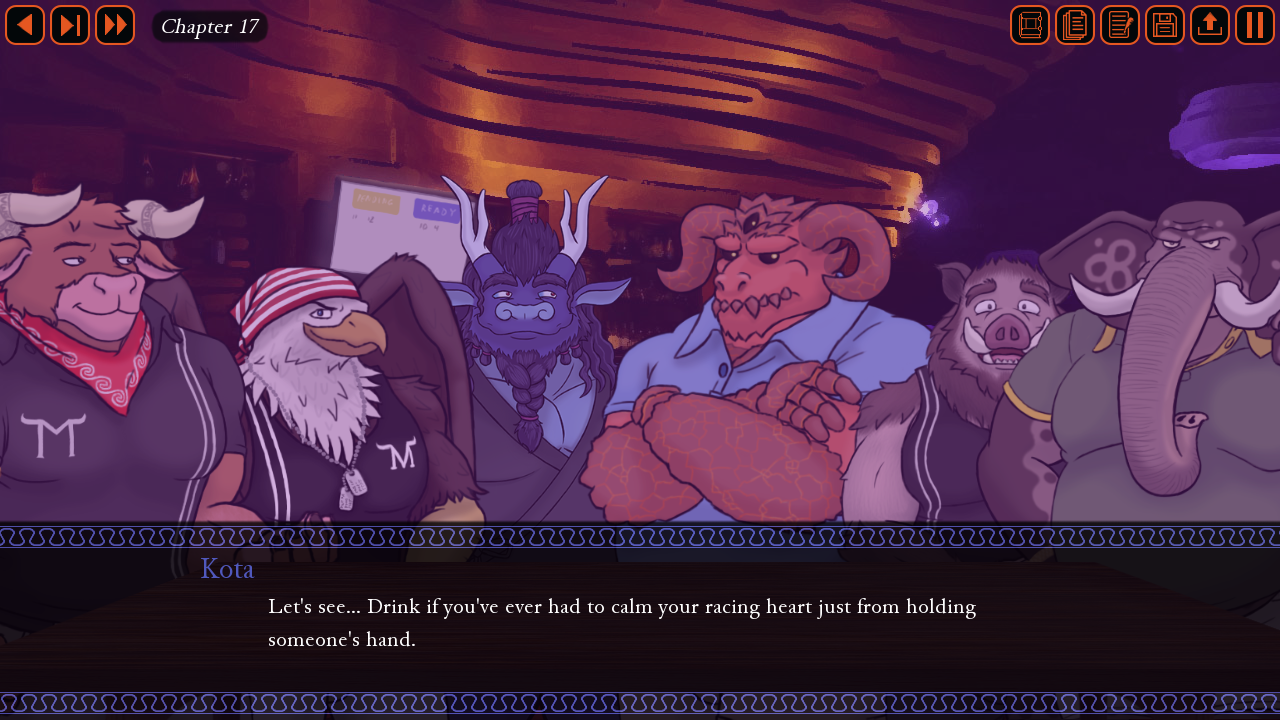Load a save with the upload arrow icon
Viewport: 1280px width, 720px height.
tap(1209, 25)
